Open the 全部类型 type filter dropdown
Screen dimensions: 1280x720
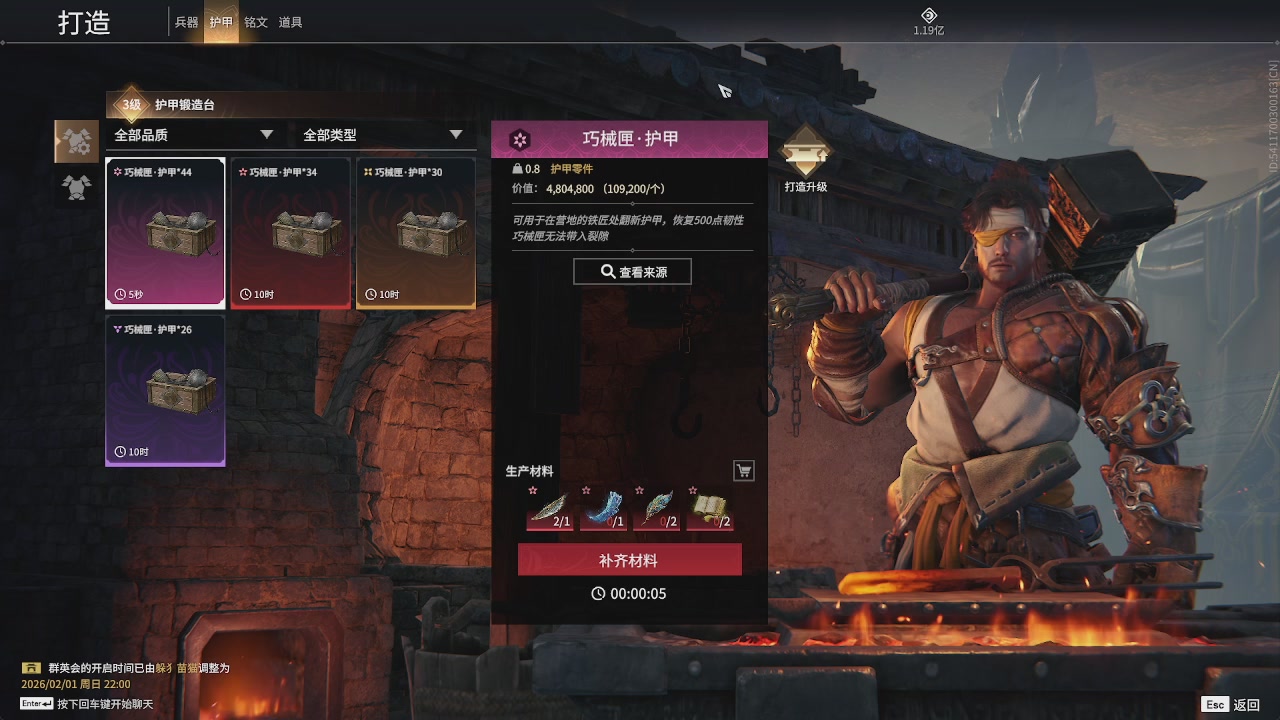pyautogui.click(x=380, y=133)
